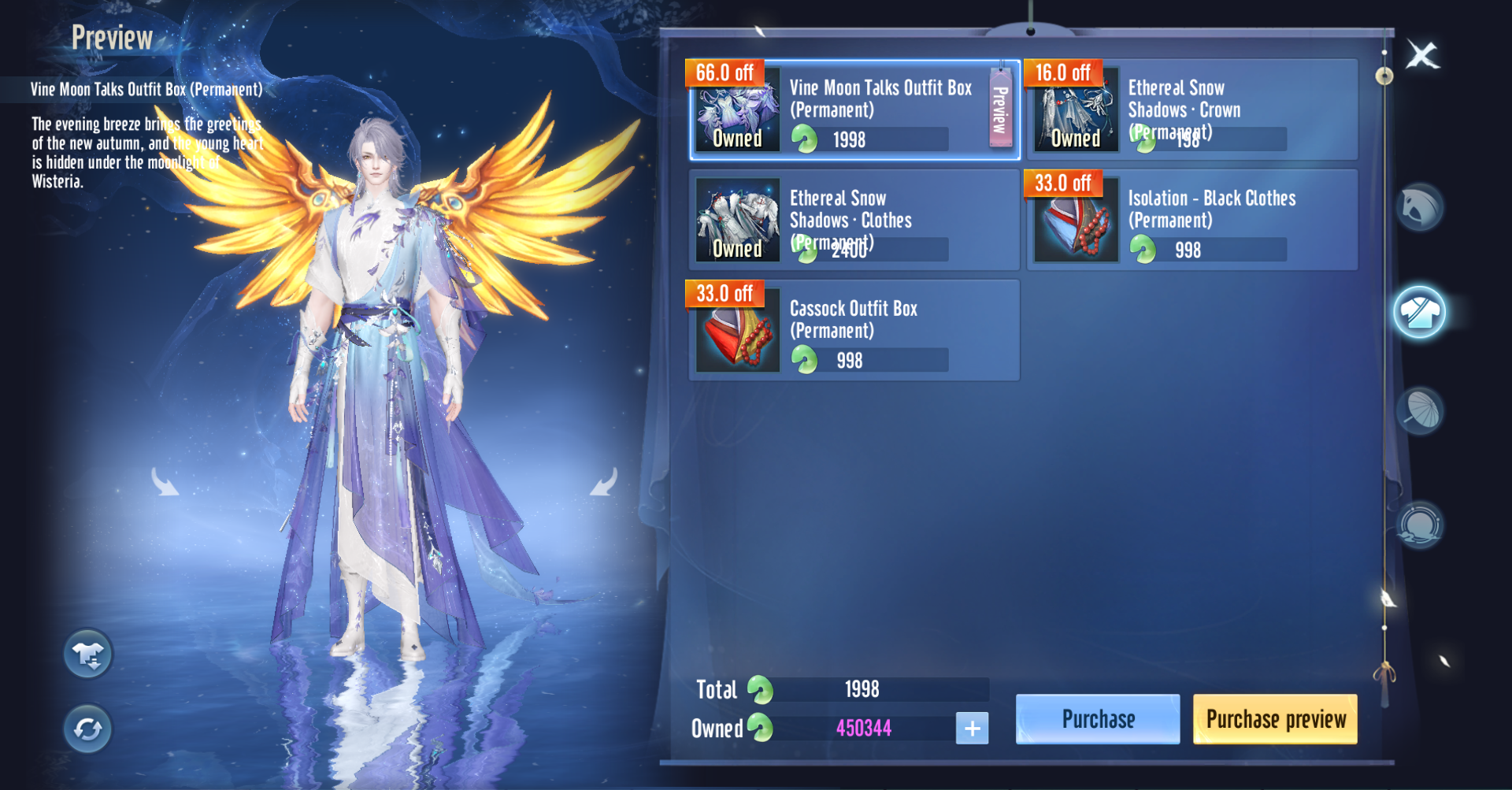This screenshot has height=790, width=1512.
Task: Click the outfit removal shirt icon
Action: tap(88, 654)
